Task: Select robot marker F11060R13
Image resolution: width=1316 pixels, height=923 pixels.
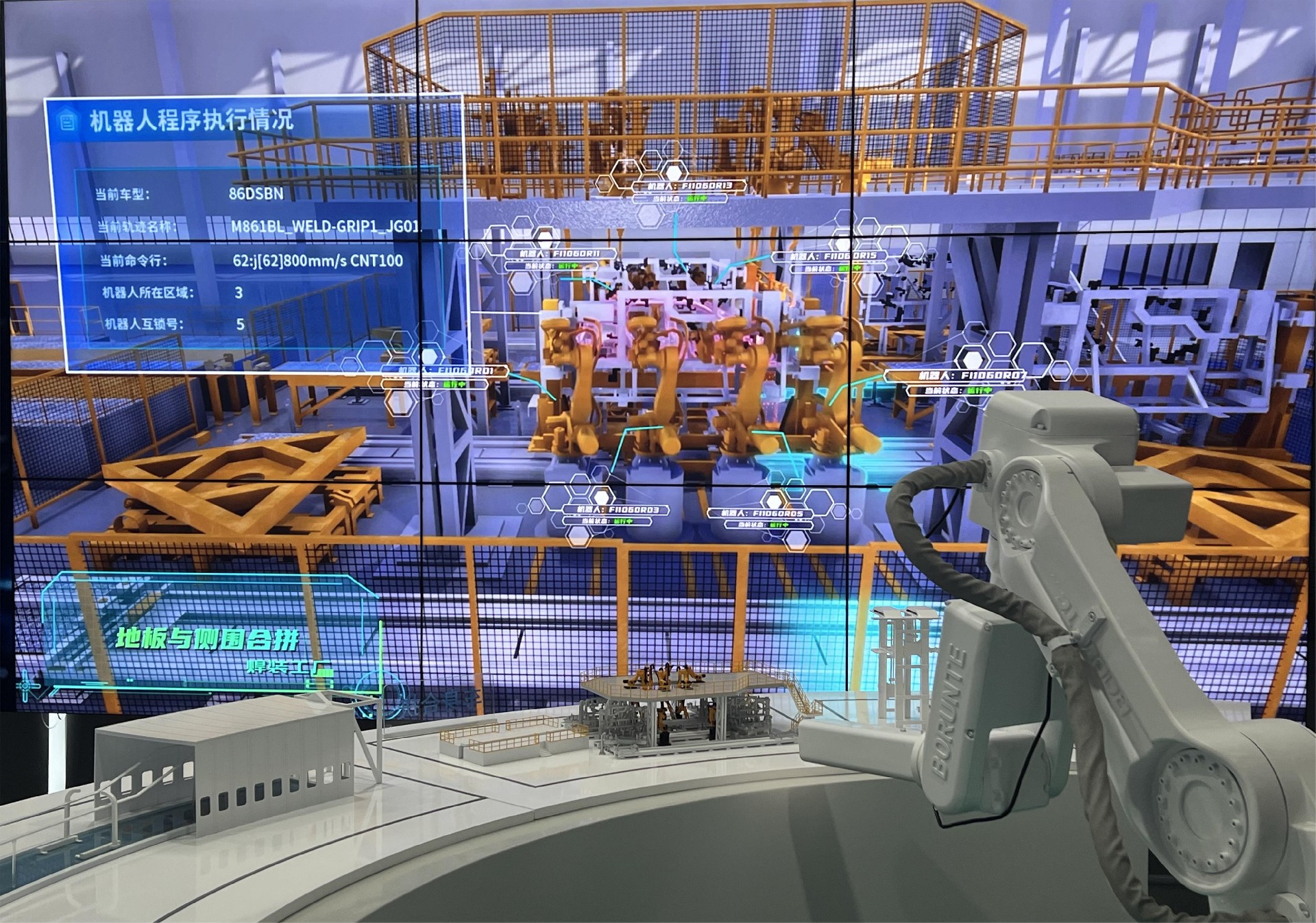Action: pos(691,186)
